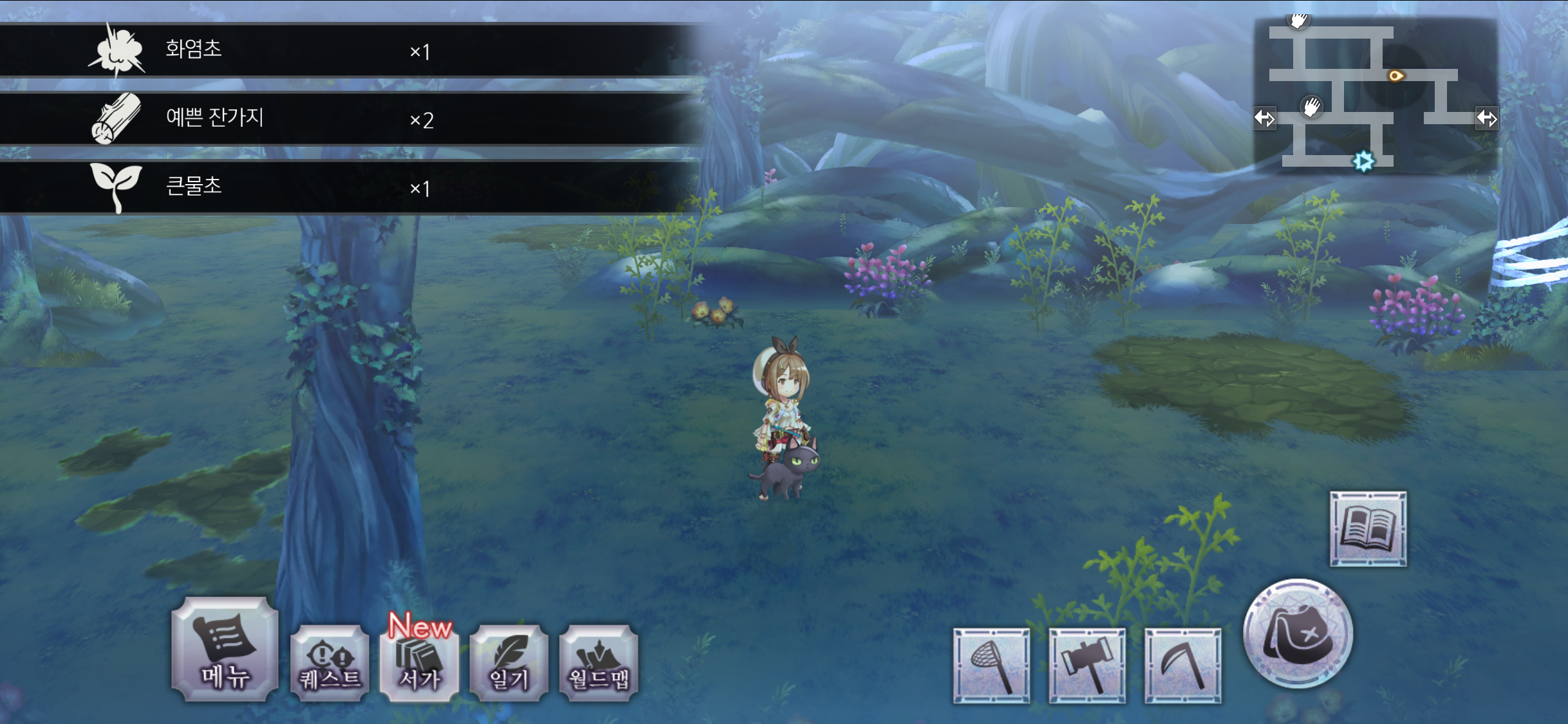The image size is (1568, 724).
Task: Open the backpack basket button
Action: click(x=1298, y=634)
